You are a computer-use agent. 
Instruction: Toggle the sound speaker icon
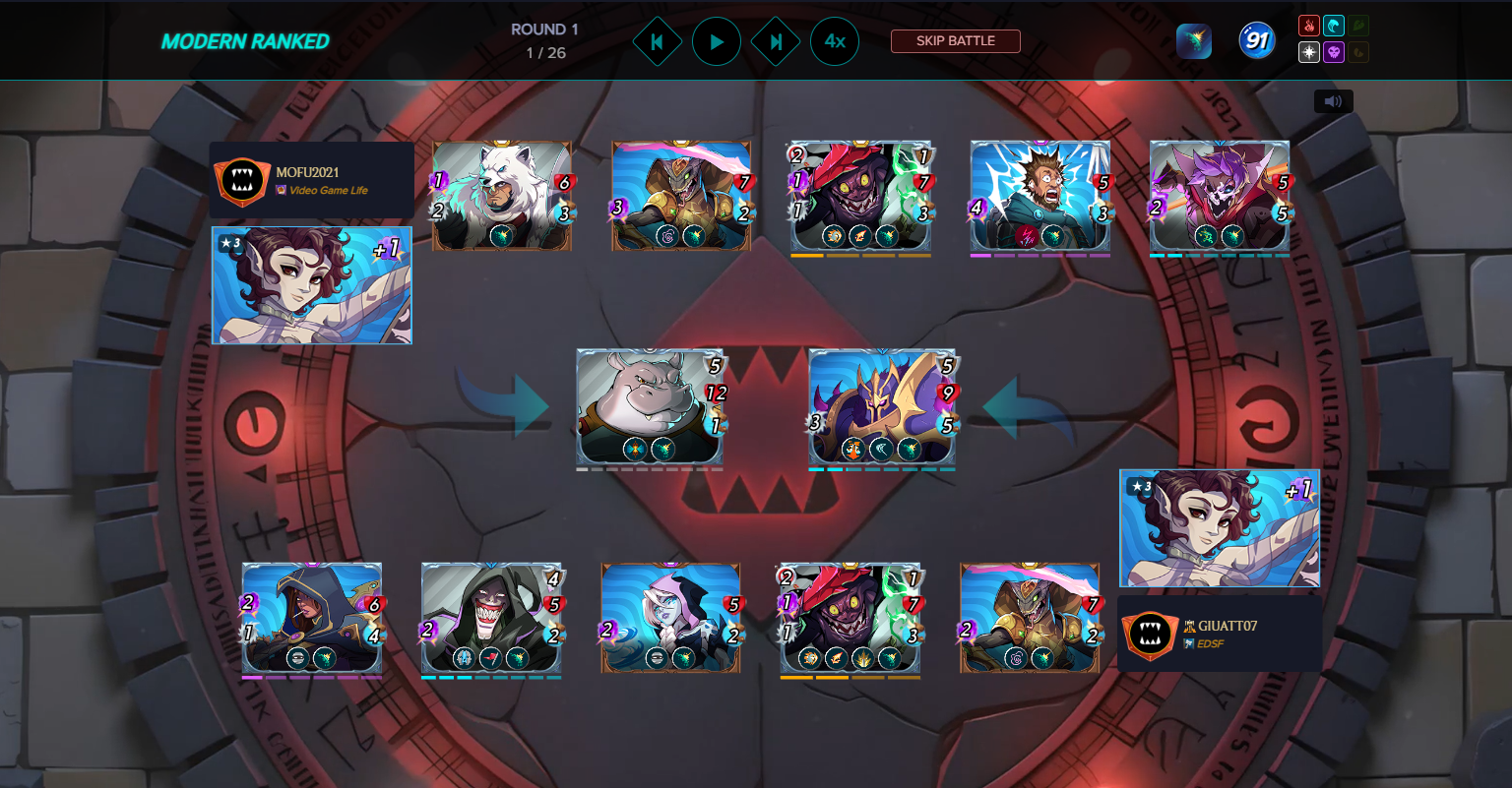(1333, 101)
